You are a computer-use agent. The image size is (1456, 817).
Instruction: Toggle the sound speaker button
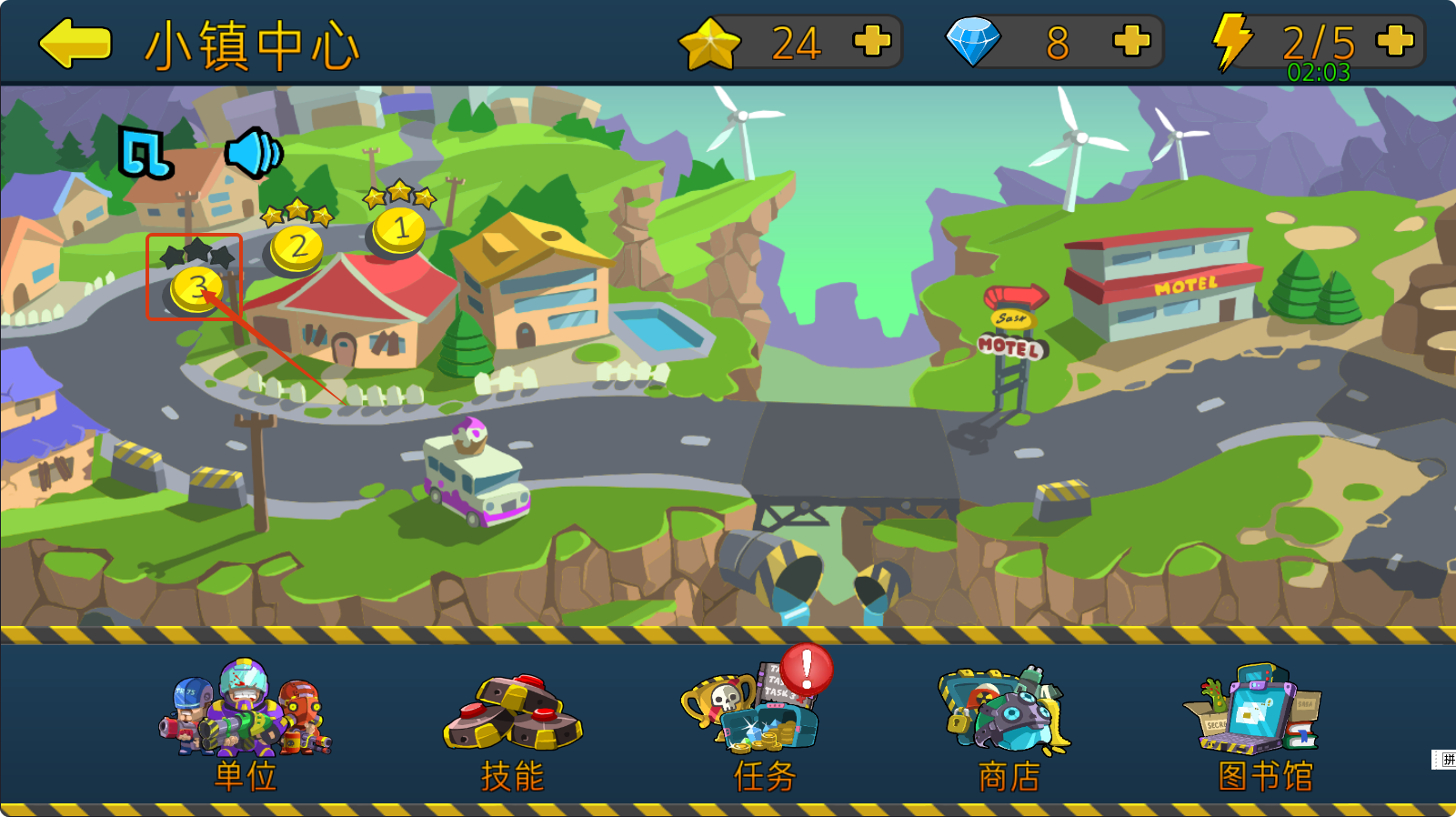[254, 152]
